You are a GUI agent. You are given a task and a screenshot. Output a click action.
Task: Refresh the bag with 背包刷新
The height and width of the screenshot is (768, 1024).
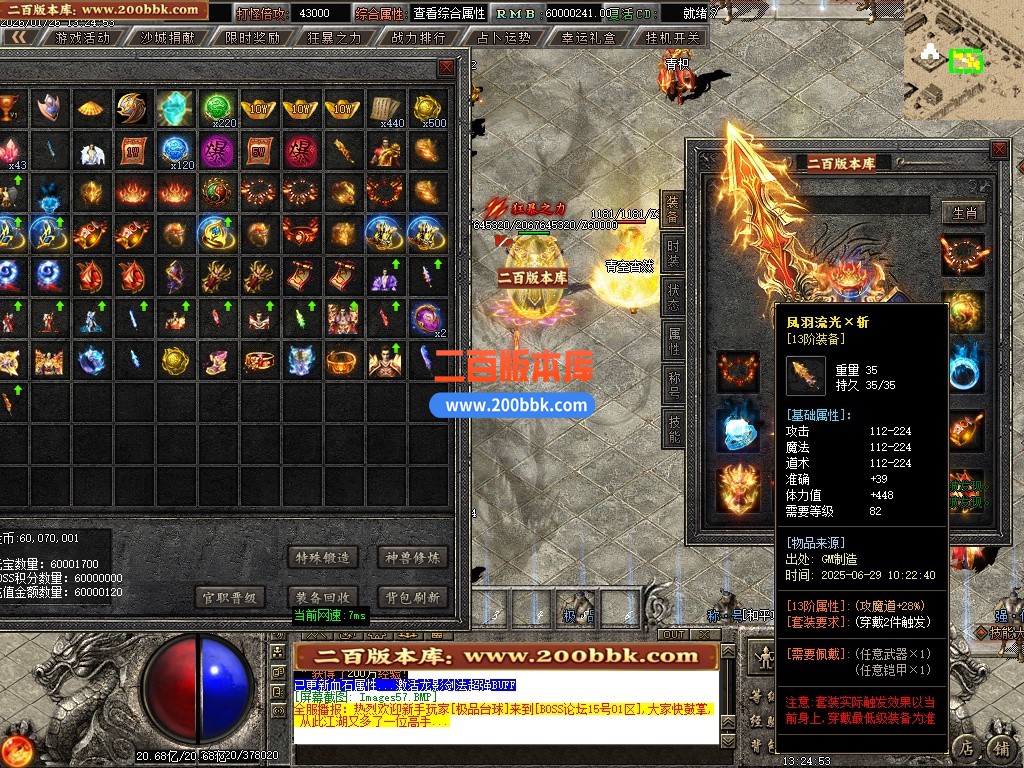click(412, 597)
